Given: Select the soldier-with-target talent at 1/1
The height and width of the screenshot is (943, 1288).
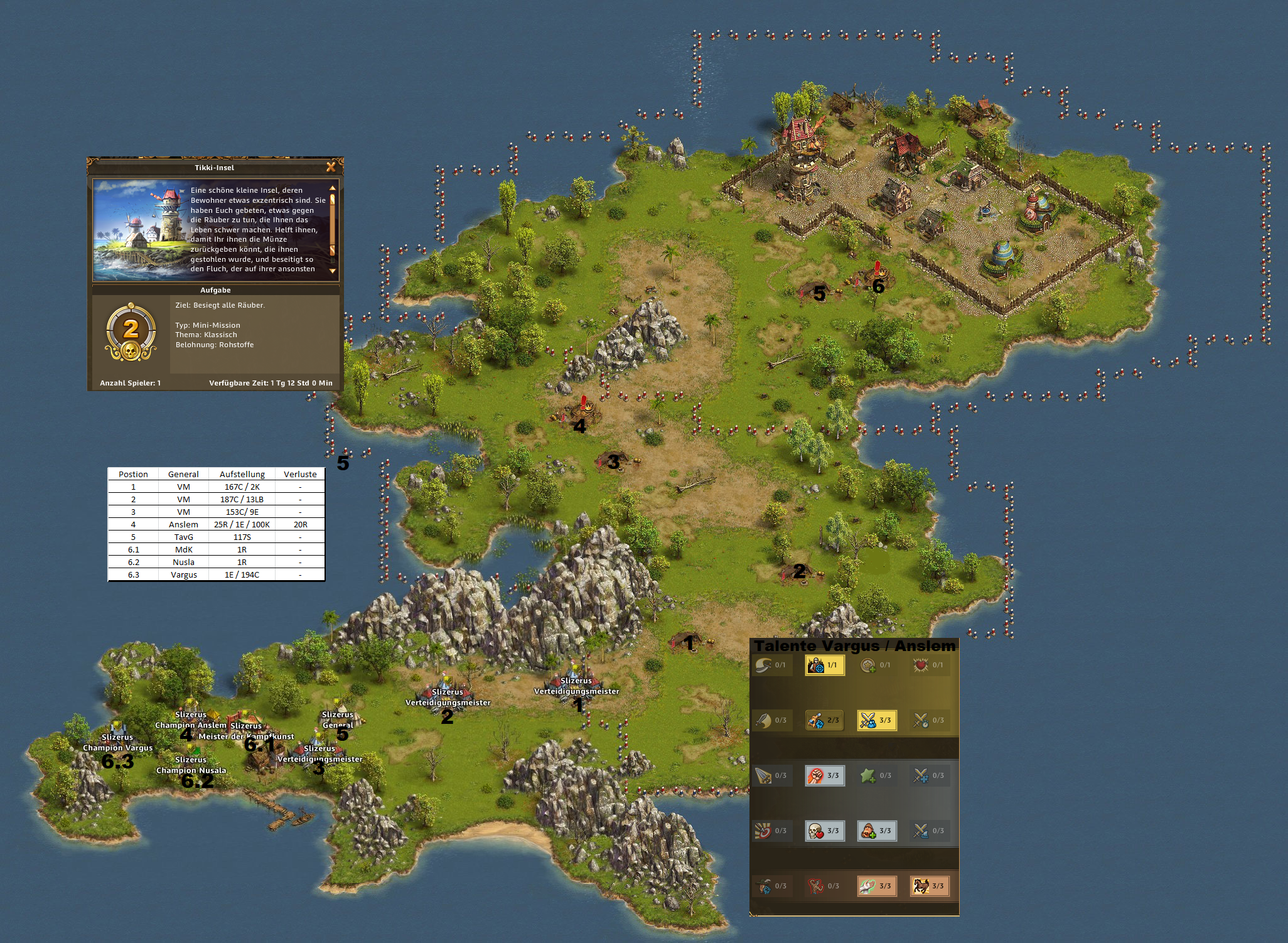Looking at the screenshot, I should pos(824,665).
